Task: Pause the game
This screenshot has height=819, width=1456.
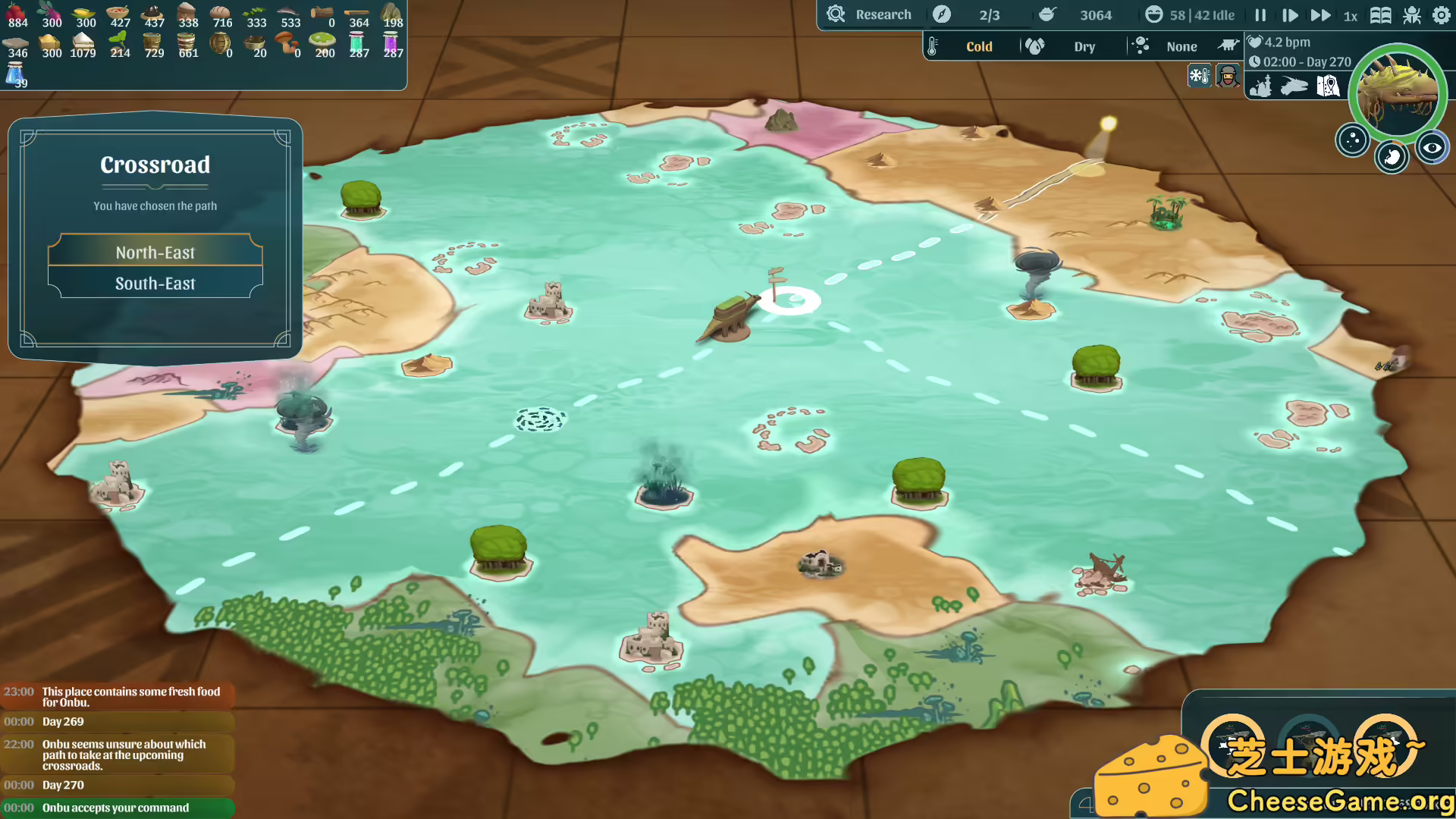Action: point(1260,15)
